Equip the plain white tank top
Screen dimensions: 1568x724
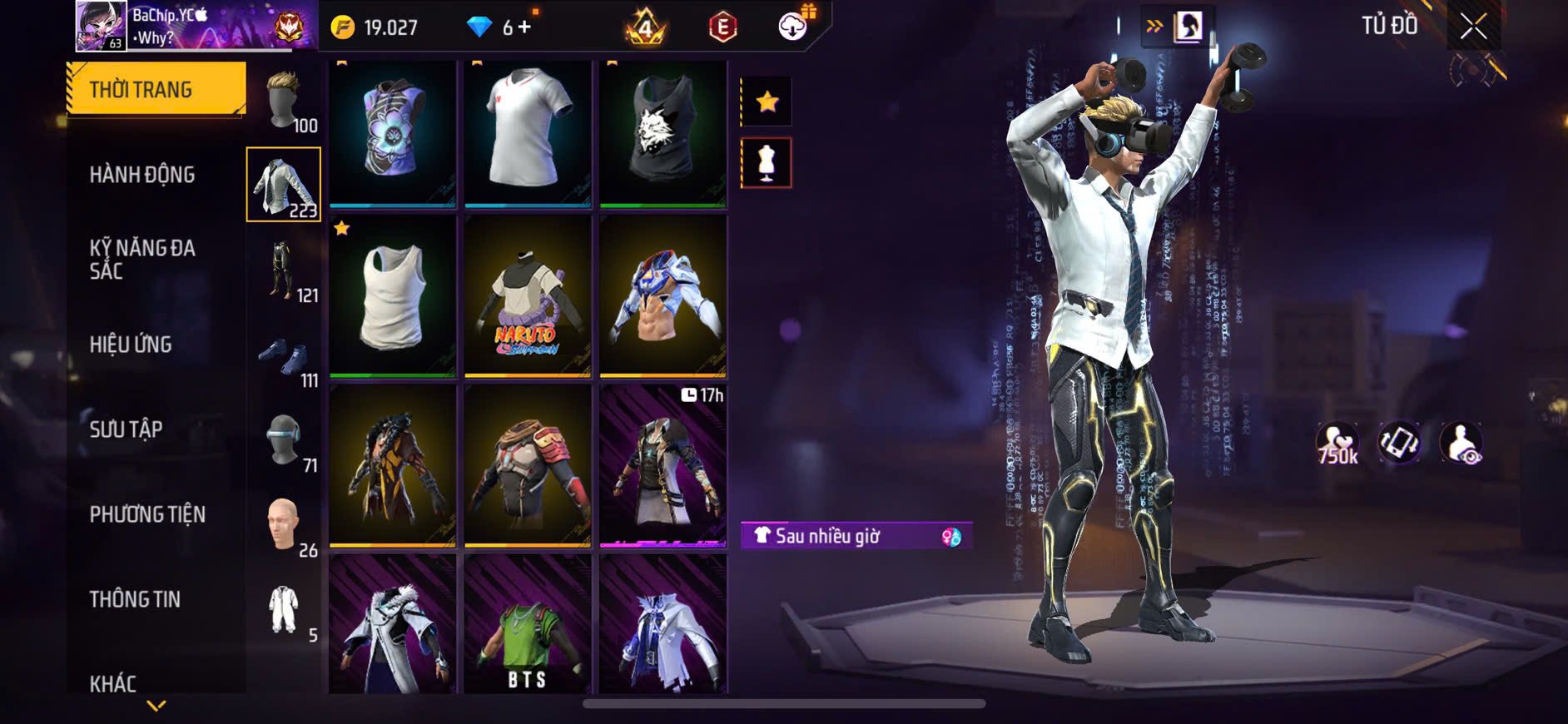tap(393, 296)
